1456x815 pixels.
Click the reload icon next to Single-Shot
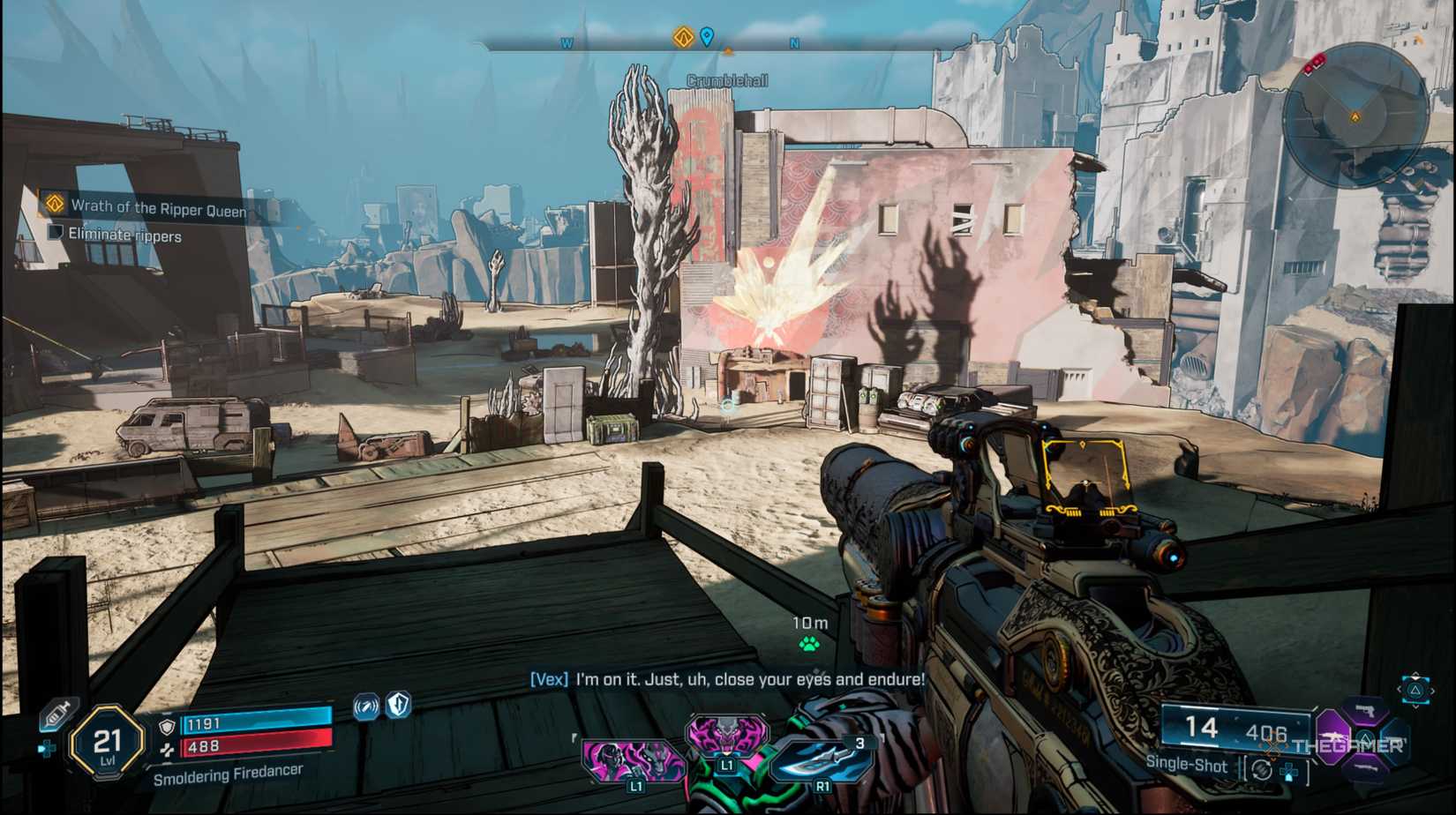(x=1261, y=769)
